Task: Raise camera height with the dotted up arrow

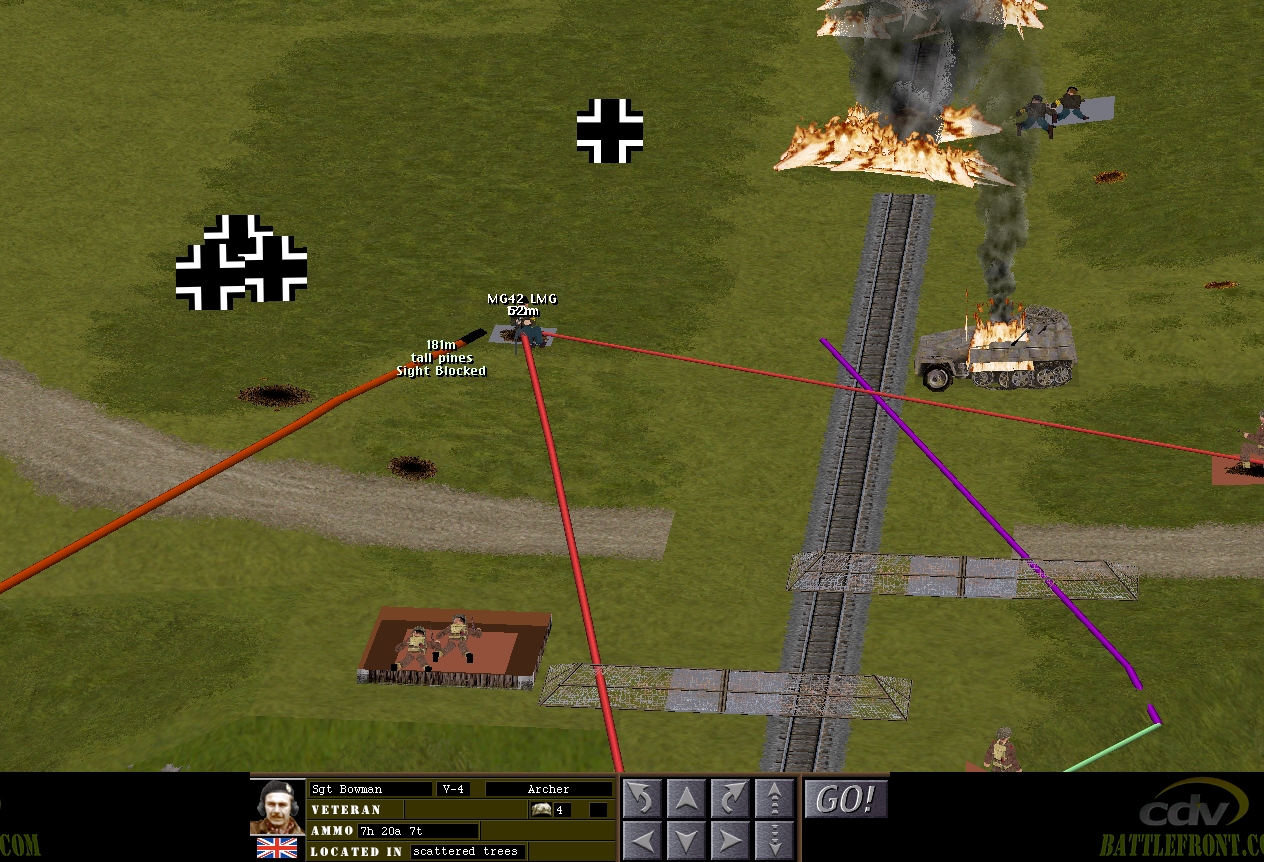Action: pyautogui.click(x=775, y=798)
